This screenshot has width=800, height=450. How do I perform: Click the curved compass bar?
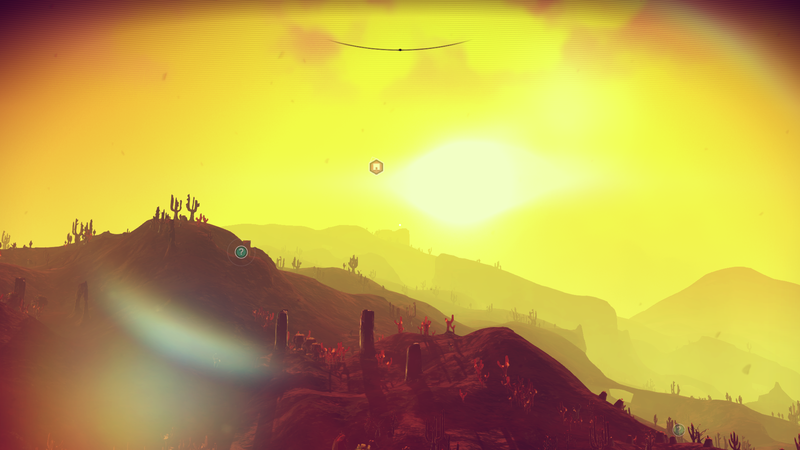tap(399, 47)
